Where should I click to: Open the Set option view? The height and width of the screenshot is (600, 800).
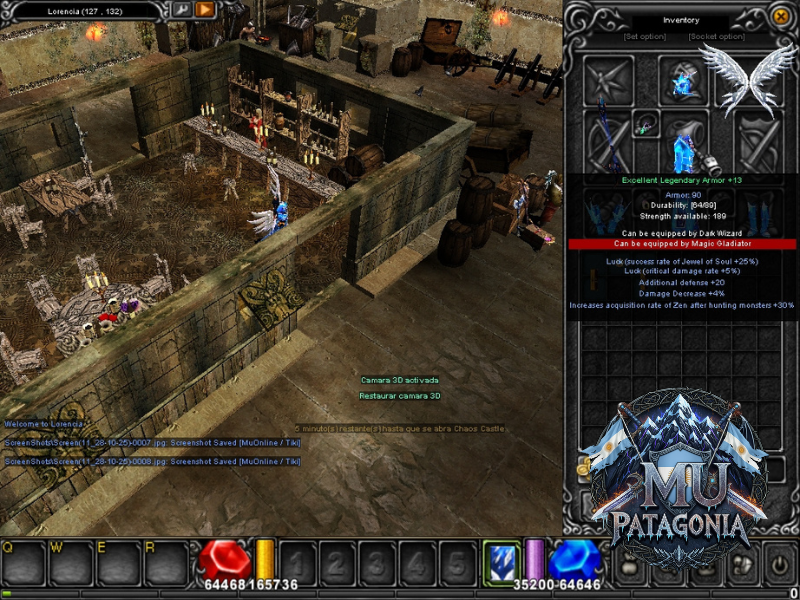point(645,37)
